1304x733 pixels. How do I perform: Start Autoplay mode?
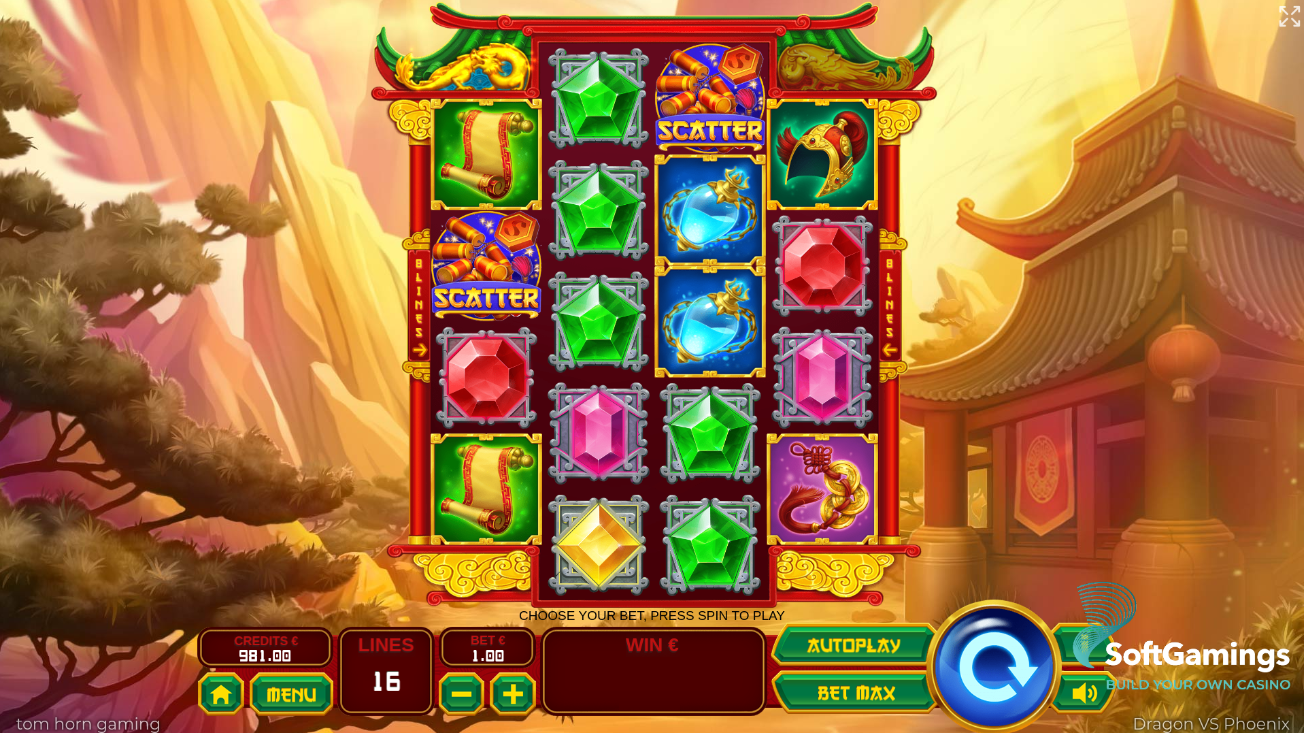click(x=853, y=646)
